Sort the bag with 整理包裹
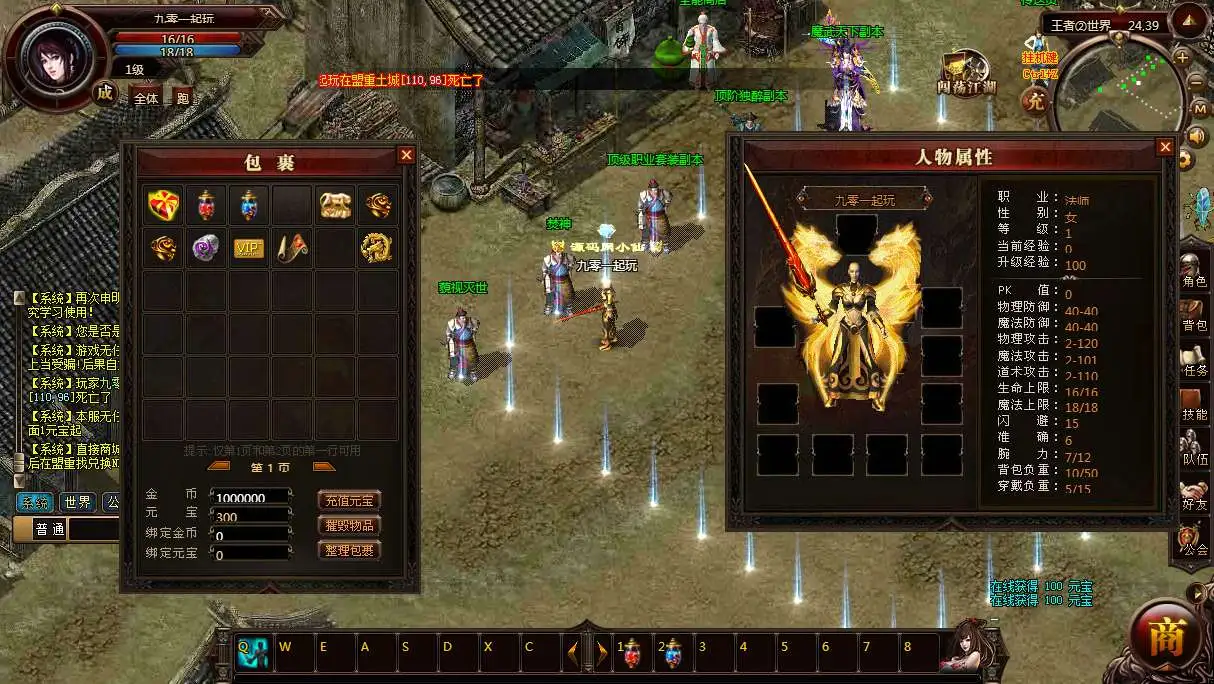Image resolution: width=1214 pixels, height=684 pixels. point(349,550)
